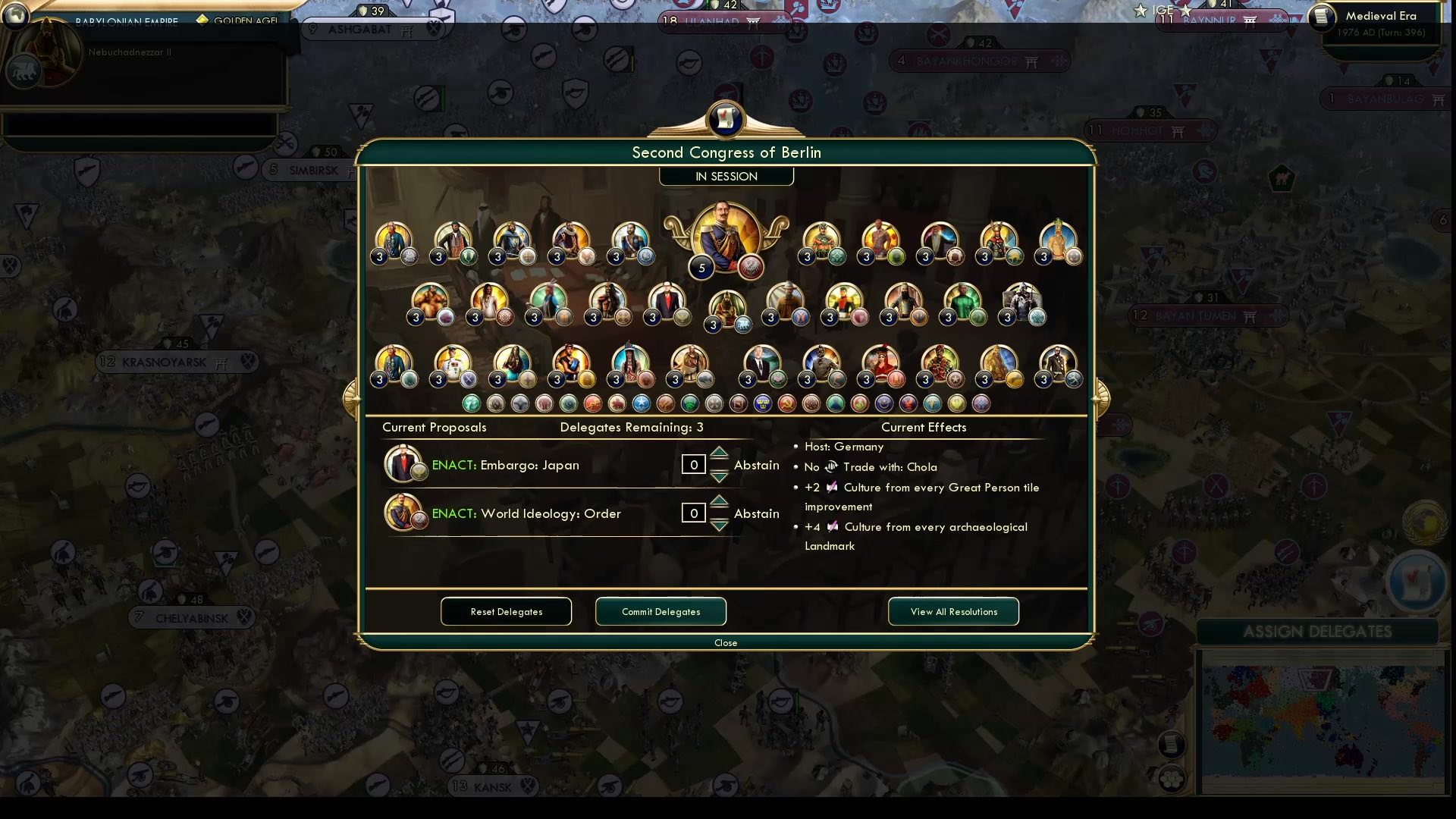The image size is (1456, 819).
Task: Click the vote count field for Embargo: Japan
Action: [x=692, y=464]
